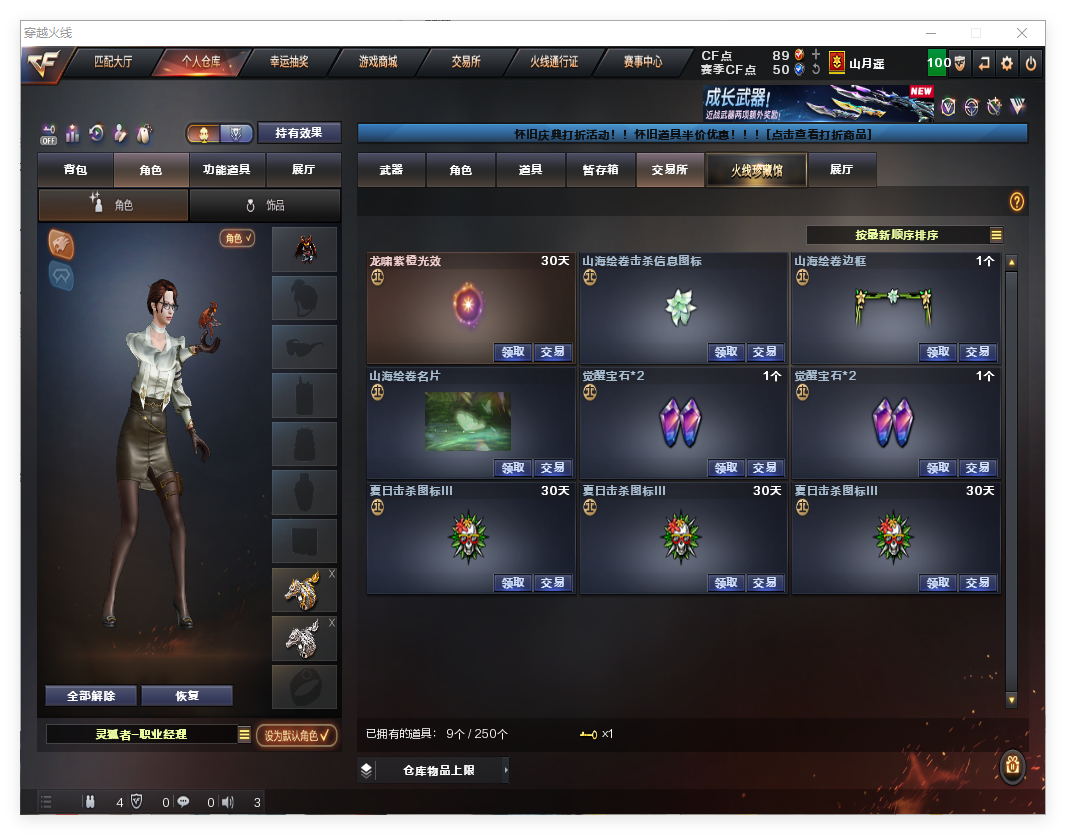Click the 恢复 restore button
Screen dimensions: 1066x835
[187, 696]
